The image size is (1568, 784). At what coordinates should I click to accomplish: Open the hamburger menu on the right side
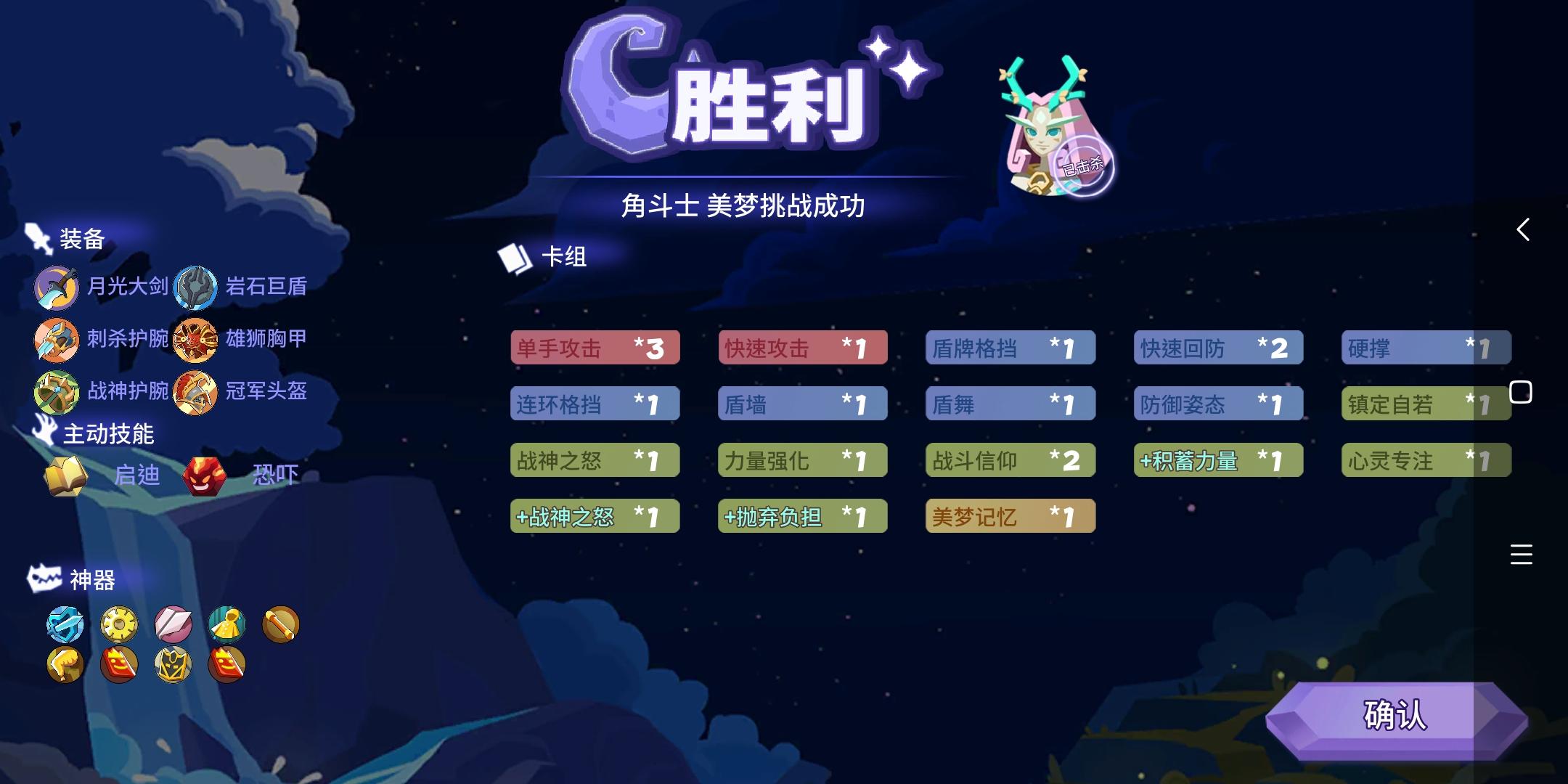(x=1522, y=554)
